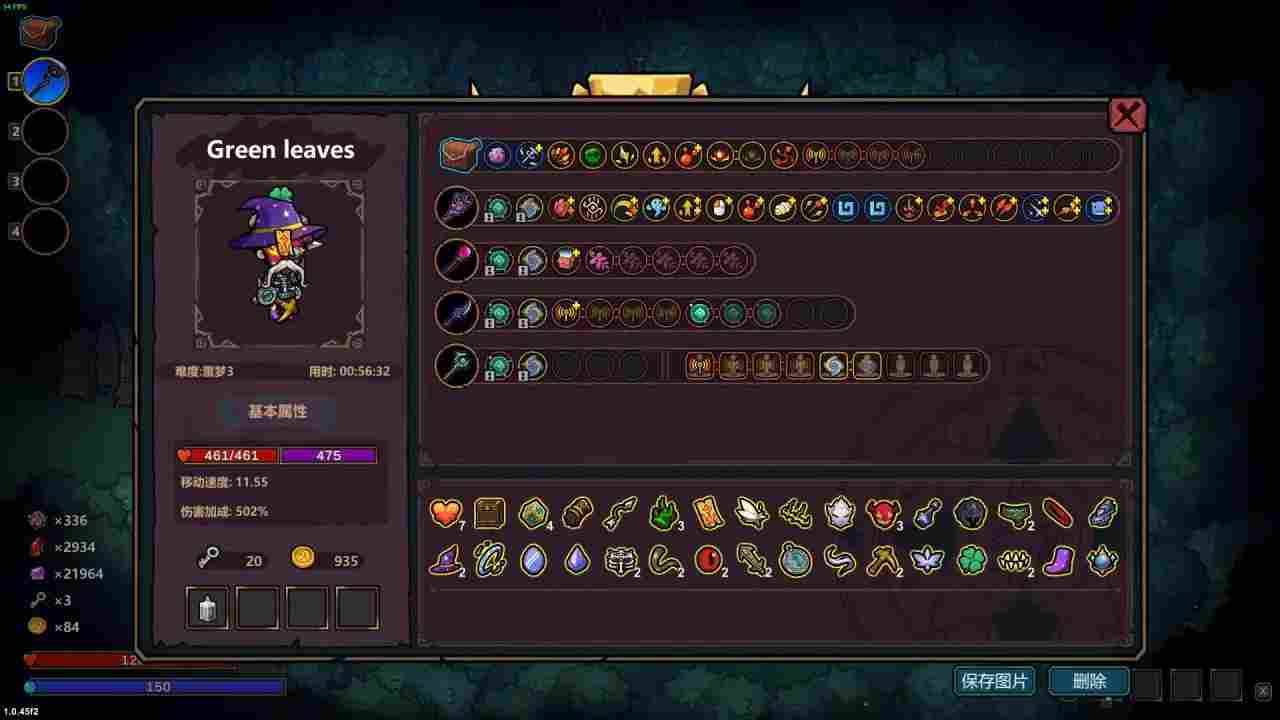
Task: Select the pink wand weapon on the third row
Action: tap(457, 260)
